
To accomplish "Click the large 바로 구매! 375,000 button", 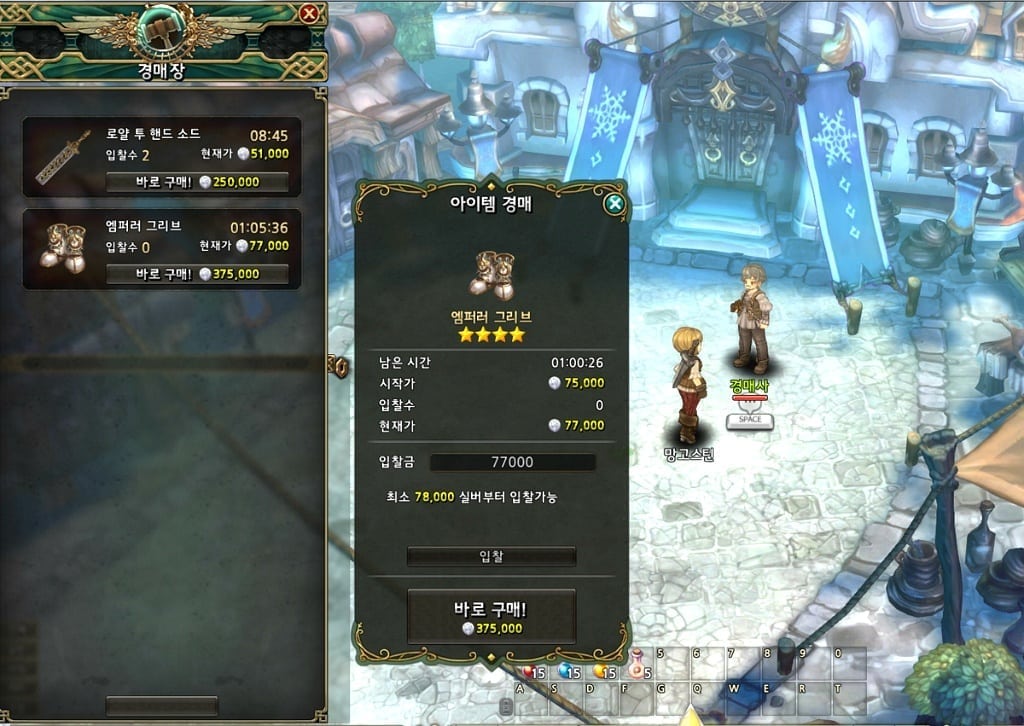I will pos(491,616).
